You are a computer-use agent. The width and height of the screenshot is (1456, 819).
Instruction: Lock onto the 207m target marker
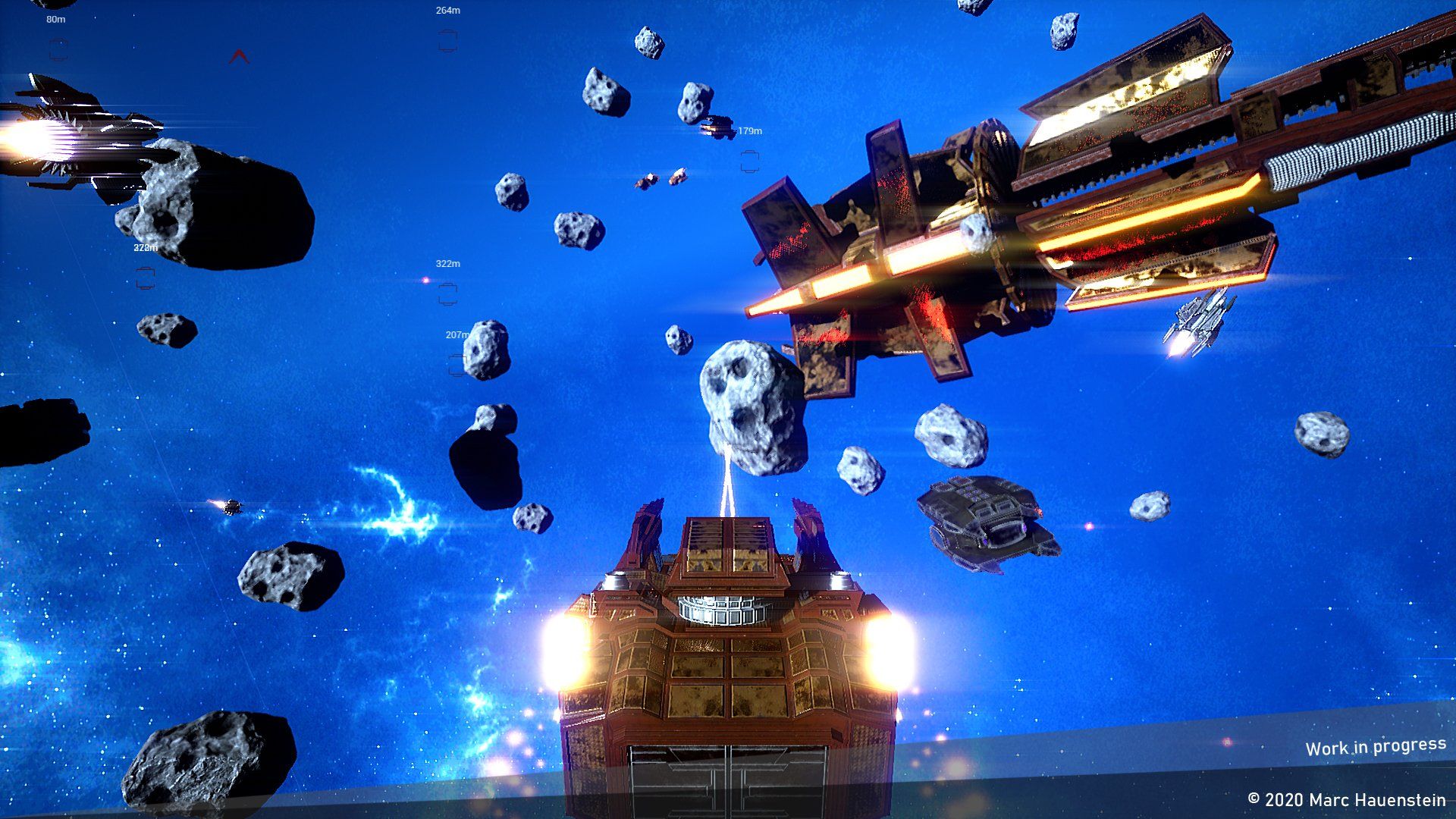pos(457,365)
